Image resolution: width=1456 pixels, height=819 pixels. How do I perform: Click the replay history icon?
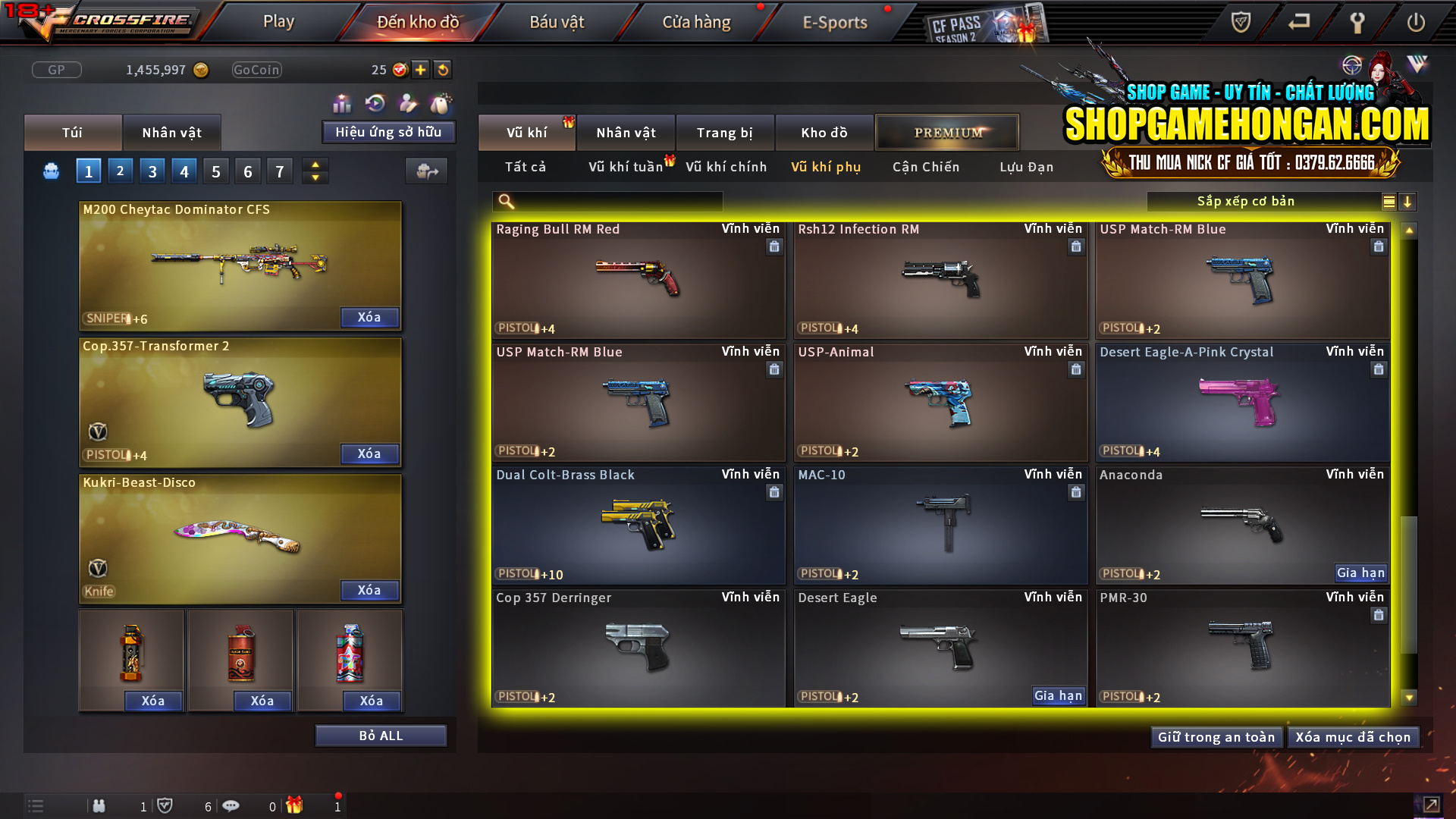coord(375,102)
